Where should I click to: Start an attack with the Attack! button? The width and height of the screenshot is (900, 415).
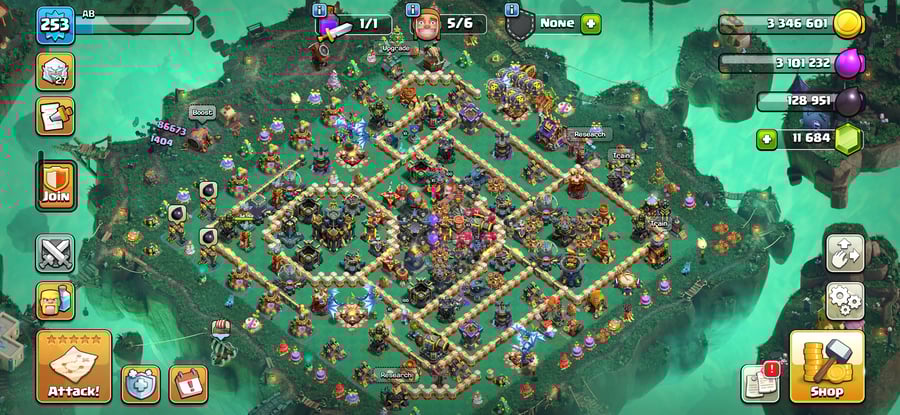click(73, 366)
